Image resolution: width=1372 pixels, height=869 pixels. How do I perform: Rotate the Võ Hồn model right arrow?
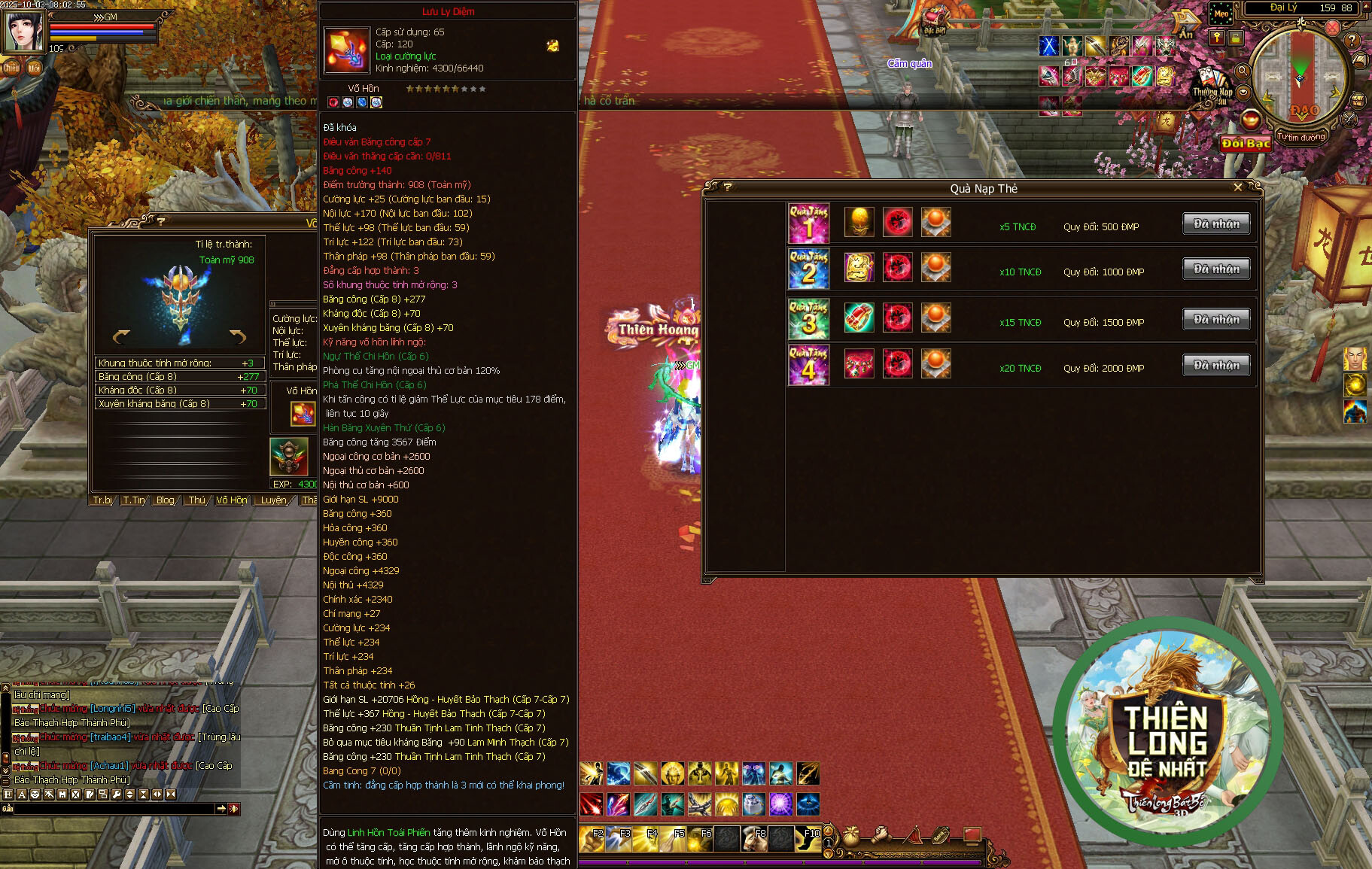[x=238, y=336]
